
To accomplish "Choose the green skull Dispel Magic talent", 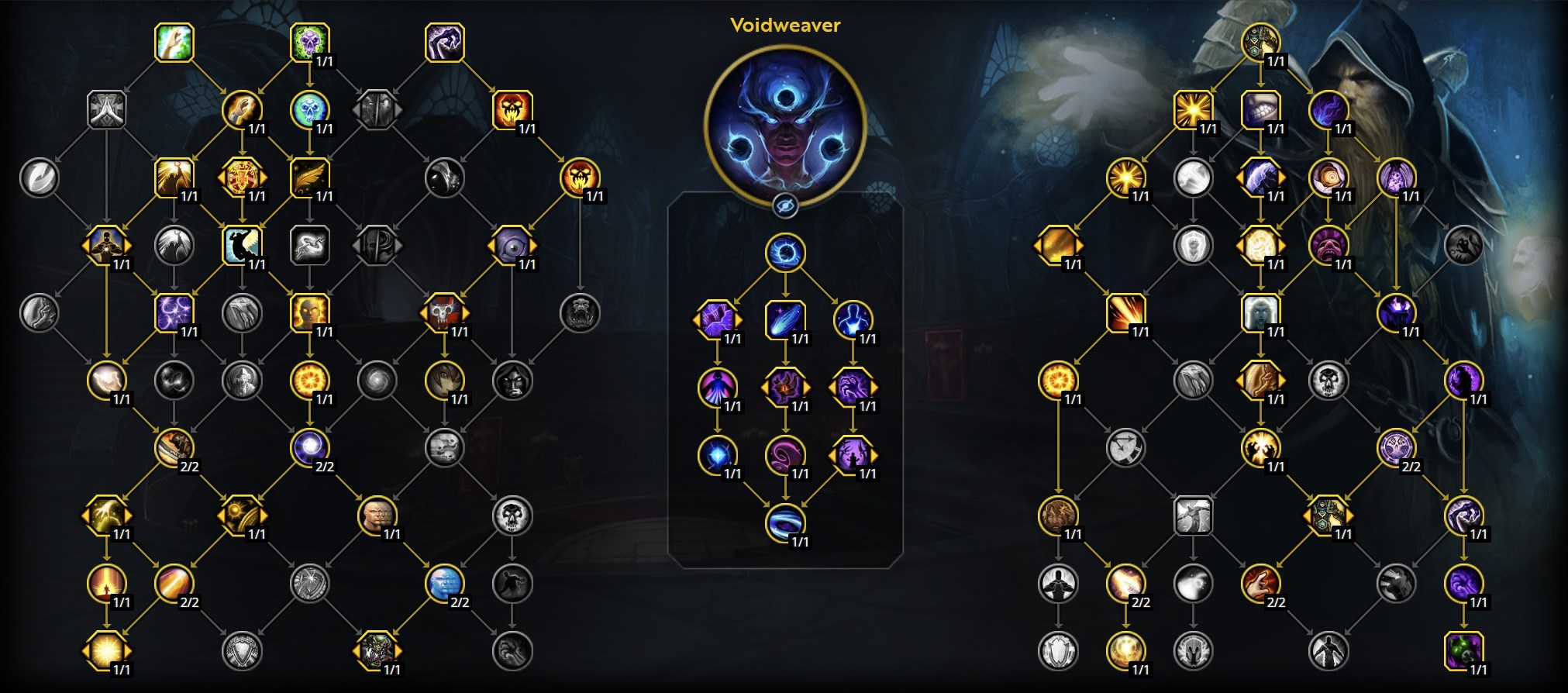I will 309,43.
